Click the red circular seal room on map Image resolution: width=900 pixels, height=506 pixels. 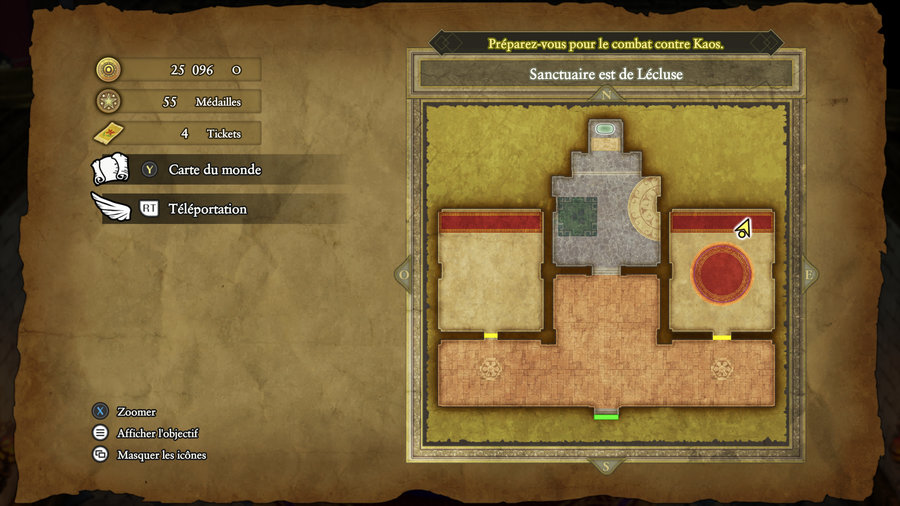point(721,274)
